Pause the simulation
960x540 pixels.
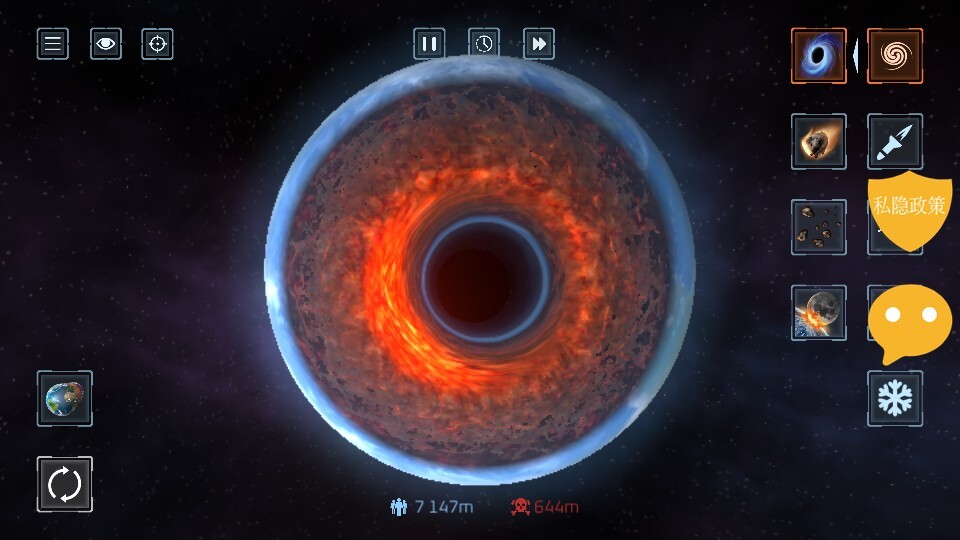point(430,44)
